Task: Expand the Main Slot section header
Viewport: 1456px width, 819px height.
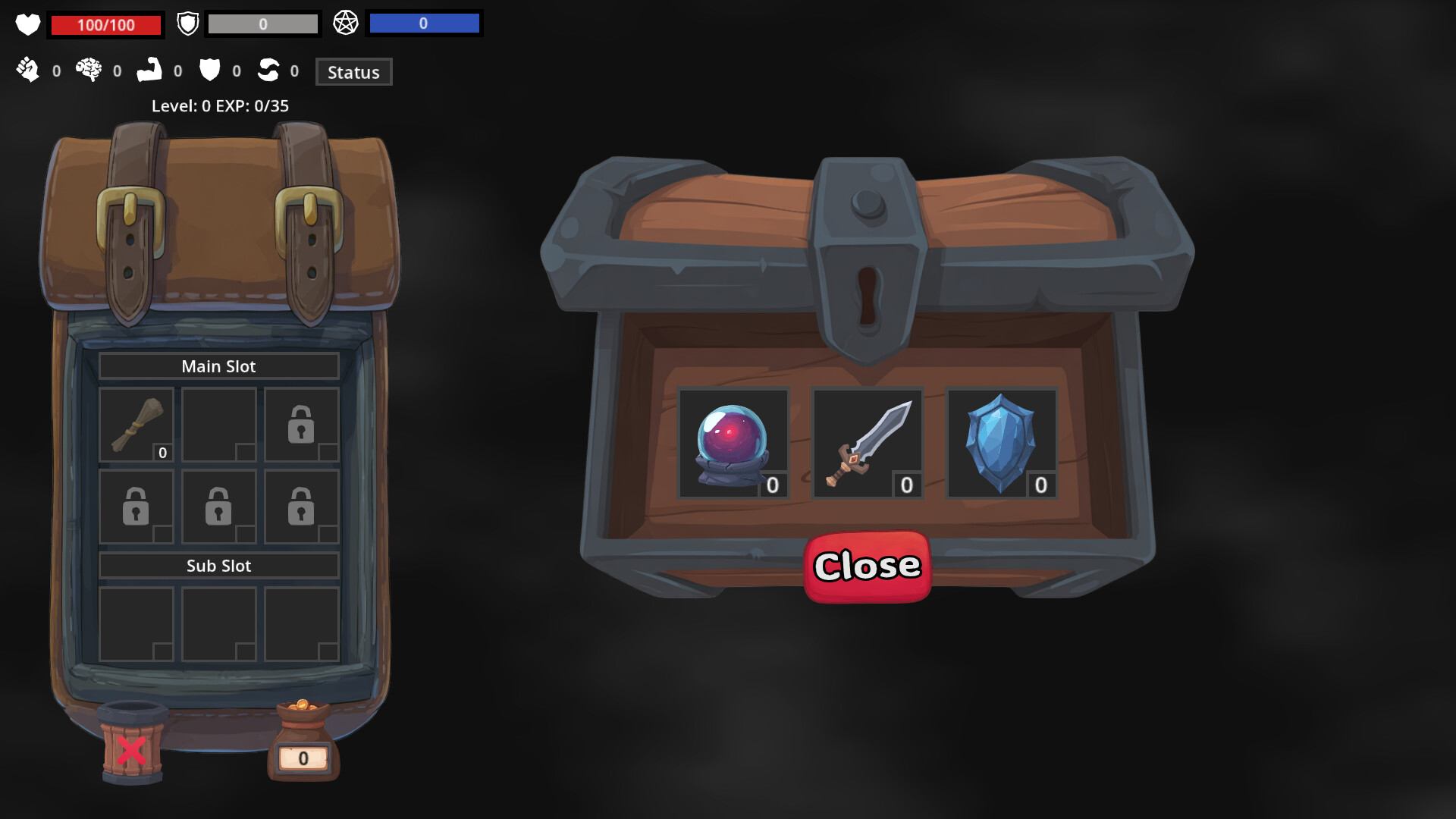Action: tap(218, 366)
